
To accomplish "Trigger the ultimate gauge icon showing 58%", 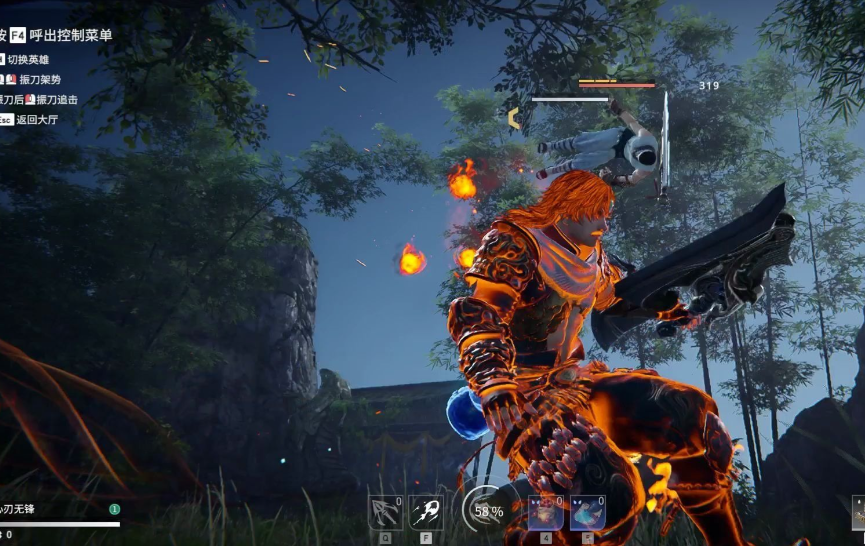I will [486, 510].
